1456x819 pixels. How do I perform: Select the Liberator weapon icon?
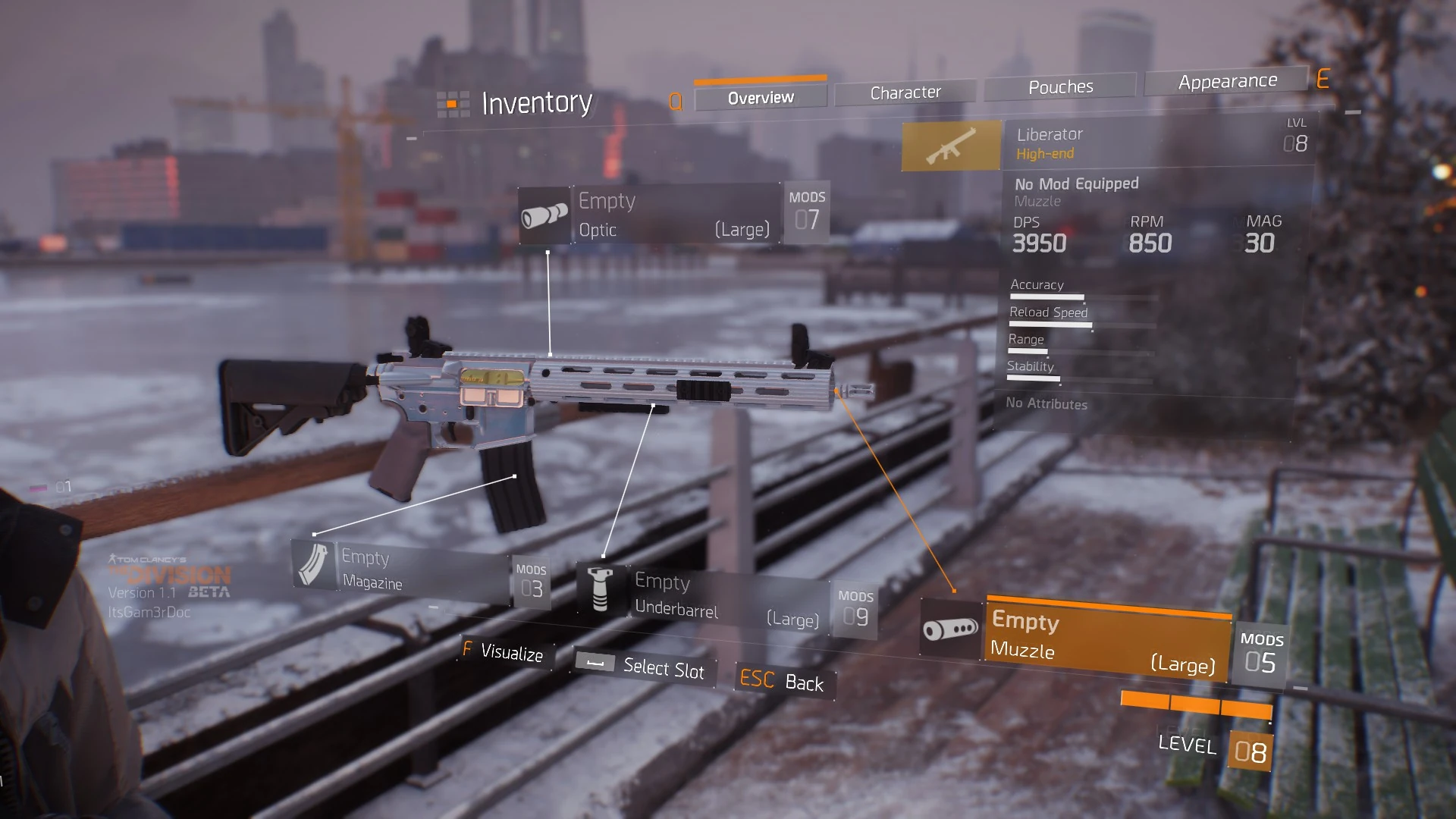tap(951, 145)
